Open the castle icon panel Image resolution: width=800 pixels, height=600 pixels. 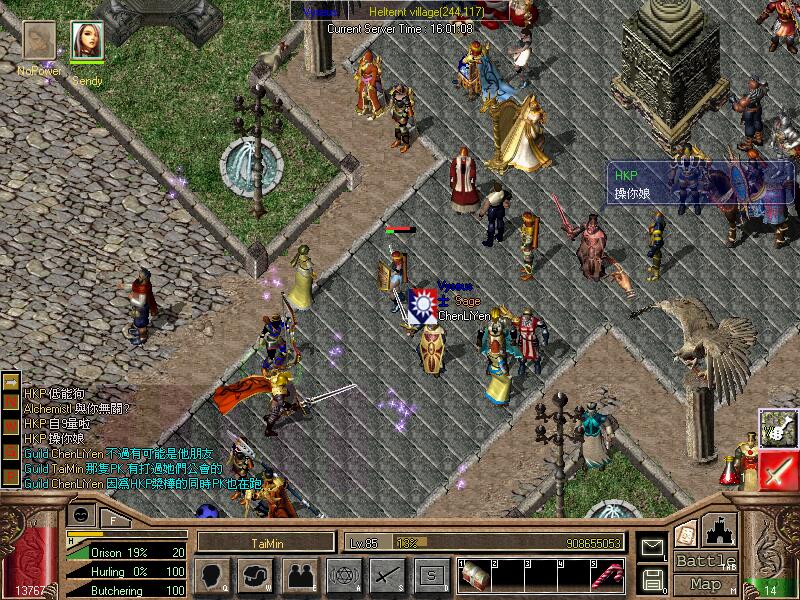click(720, 529)
